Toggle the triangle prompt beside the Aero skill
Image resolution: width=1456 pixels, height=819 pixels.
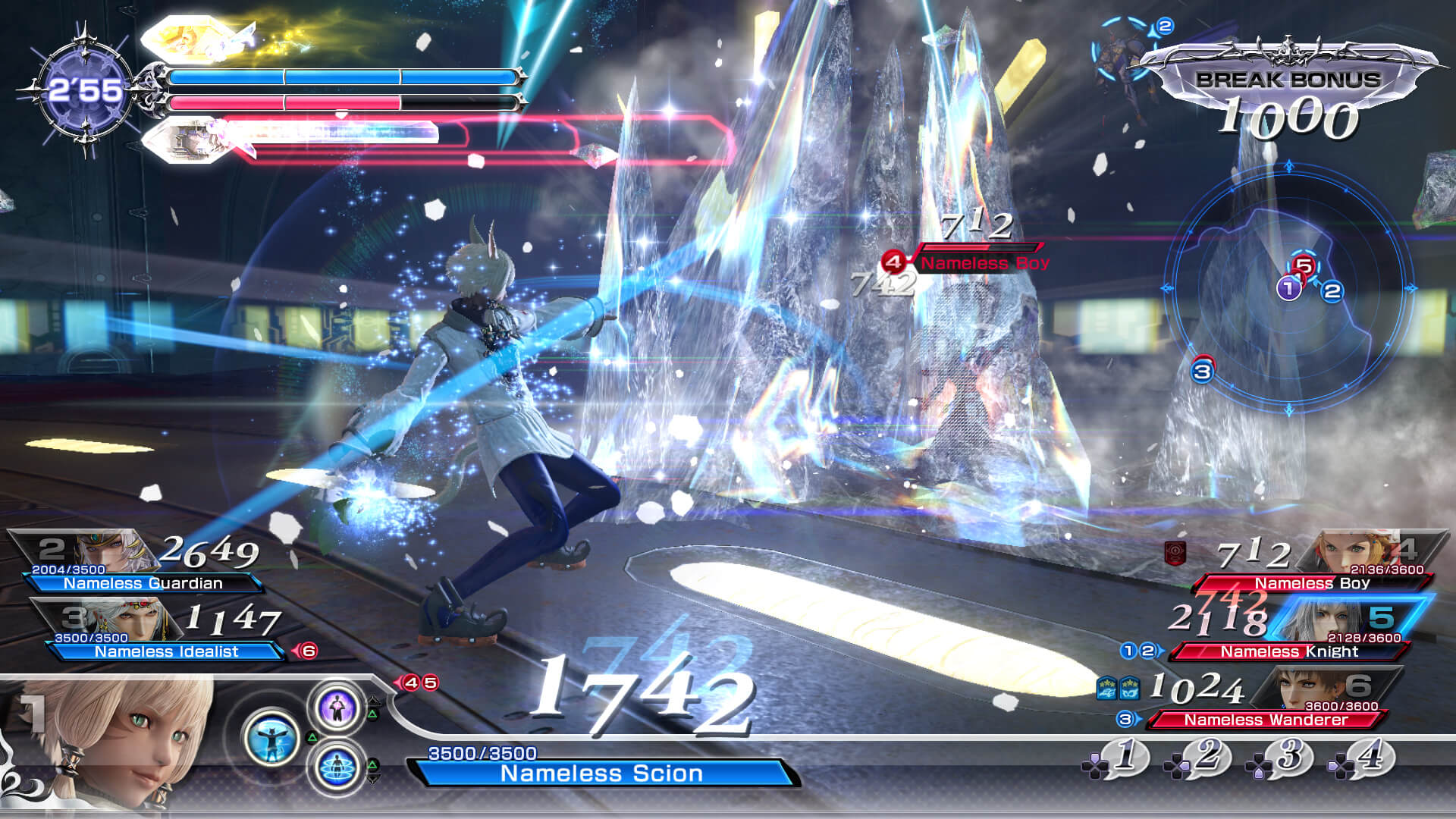[372, 764]
